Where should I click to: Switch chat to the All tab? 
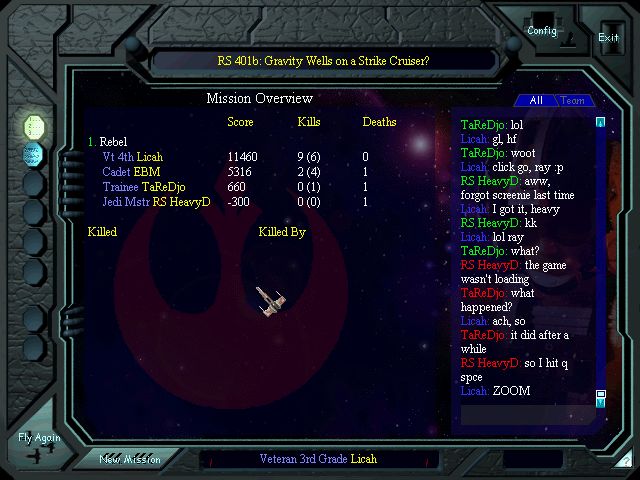click(535, 101)
